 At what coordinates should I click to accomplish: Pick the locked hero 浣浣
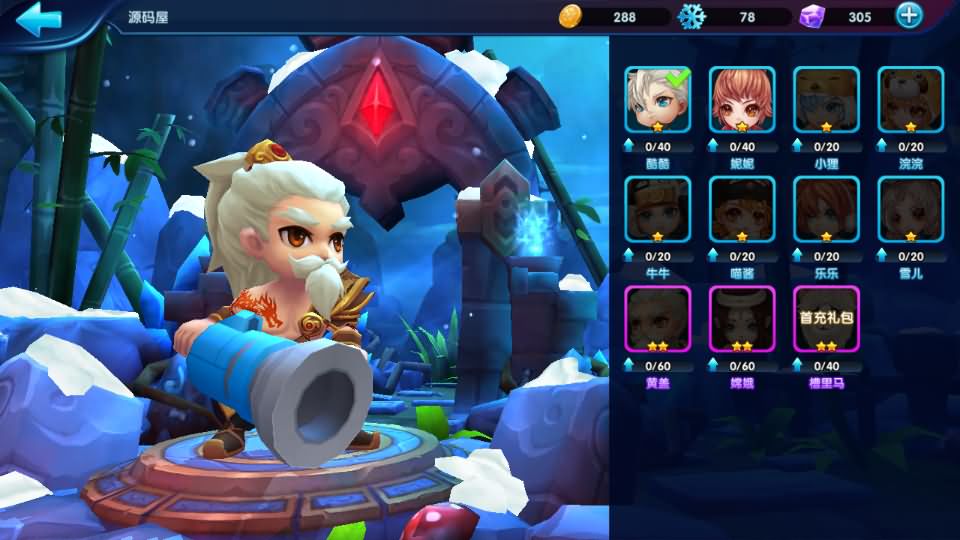[x=910, y=99]
